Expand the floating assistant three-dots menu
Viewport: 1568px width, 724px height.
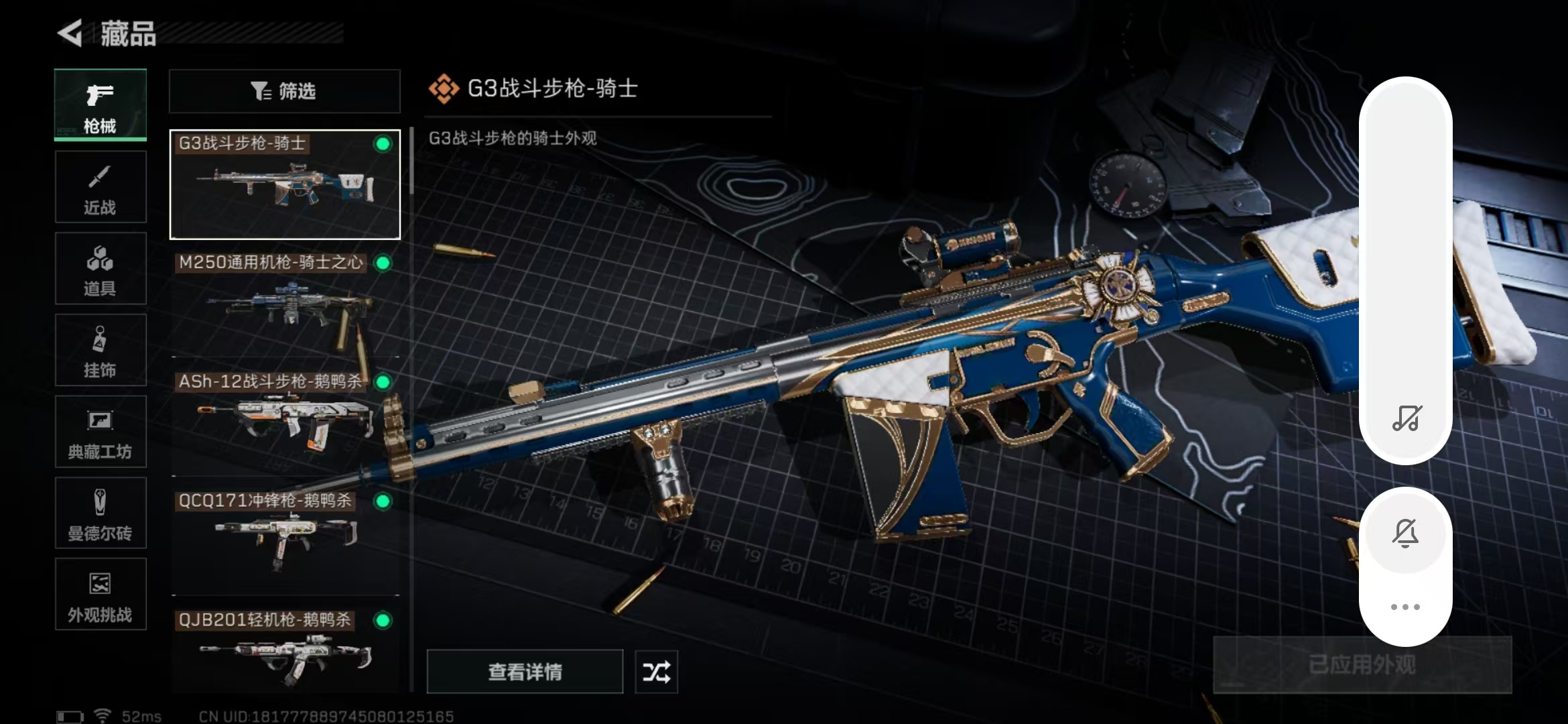click(x=1407, y=607)
